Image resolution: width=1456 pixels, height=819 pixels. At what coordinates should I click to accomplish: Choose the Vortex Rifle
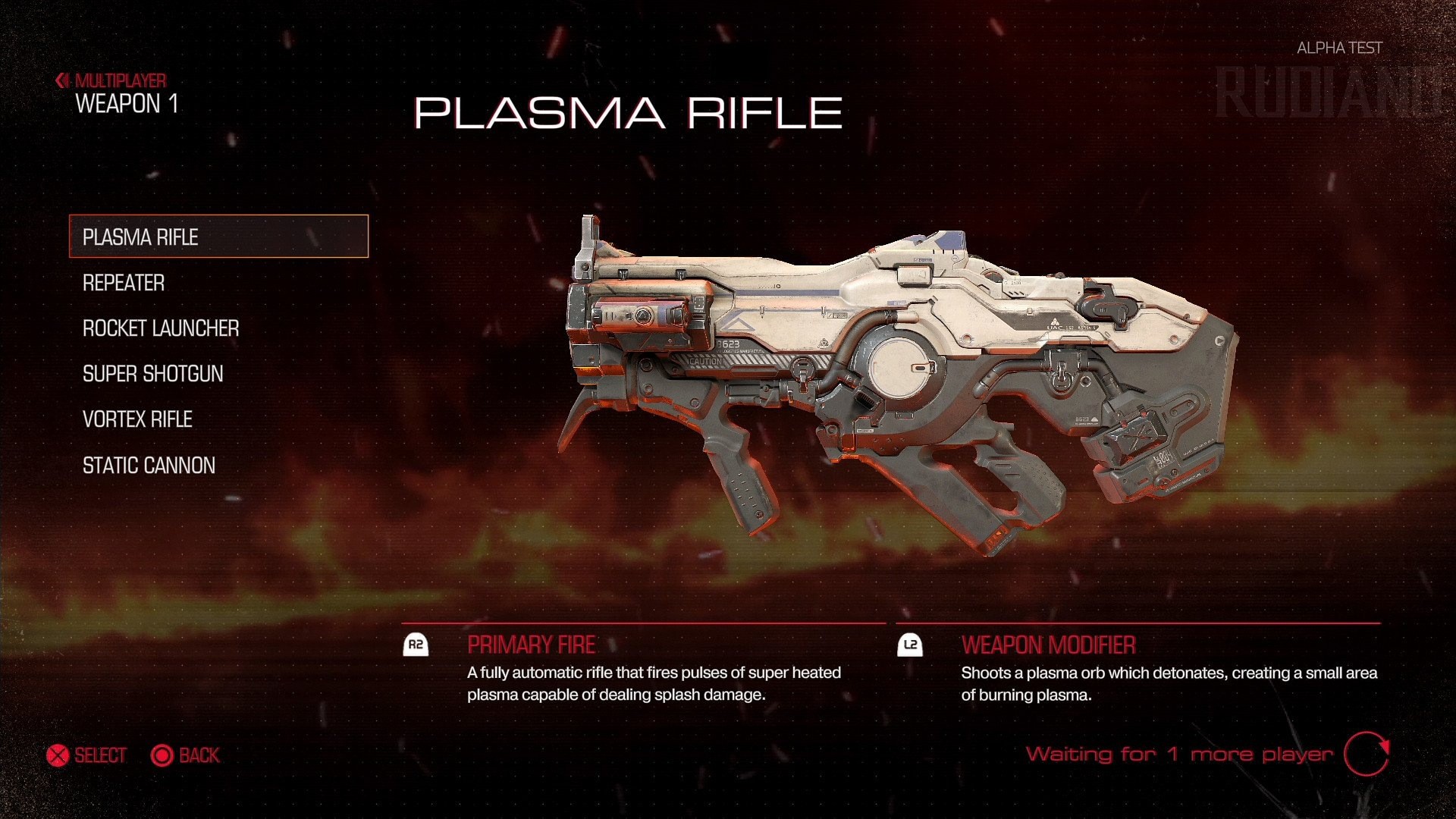pyautogui.click(x=137, y=419)
